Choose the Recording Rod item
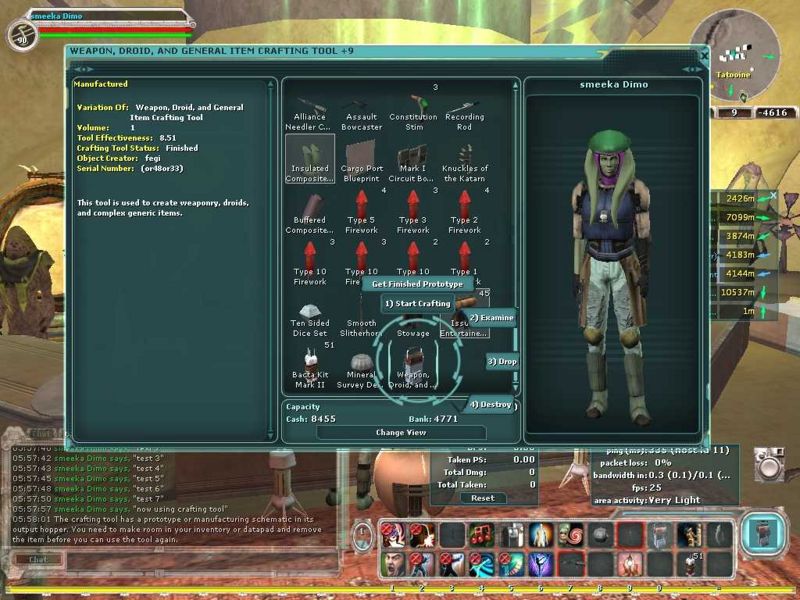This screenshot has height=600, width=800. pos(464,110)
